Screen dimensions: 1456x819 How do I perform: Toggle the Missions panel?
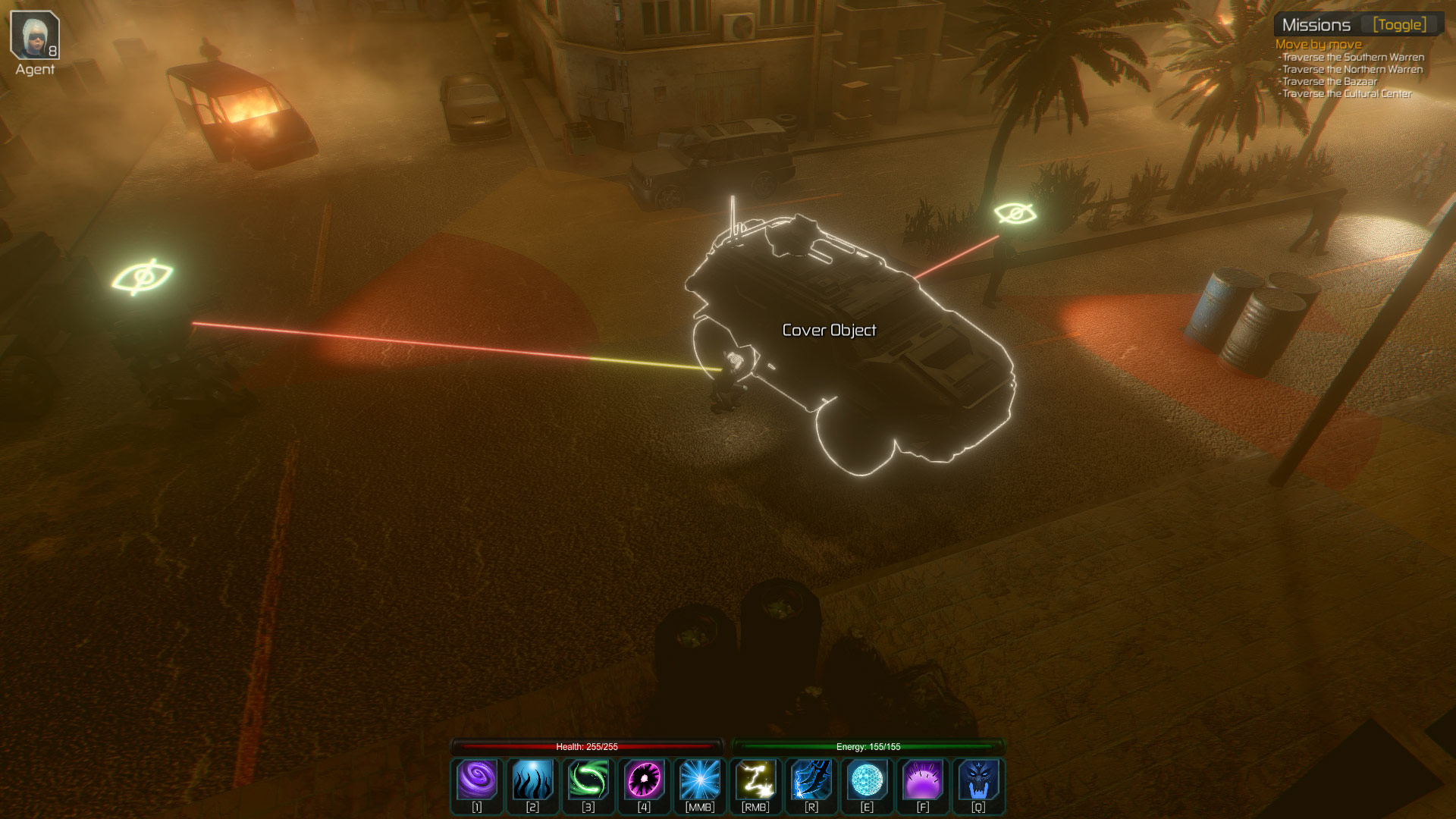click(1399, 25)
